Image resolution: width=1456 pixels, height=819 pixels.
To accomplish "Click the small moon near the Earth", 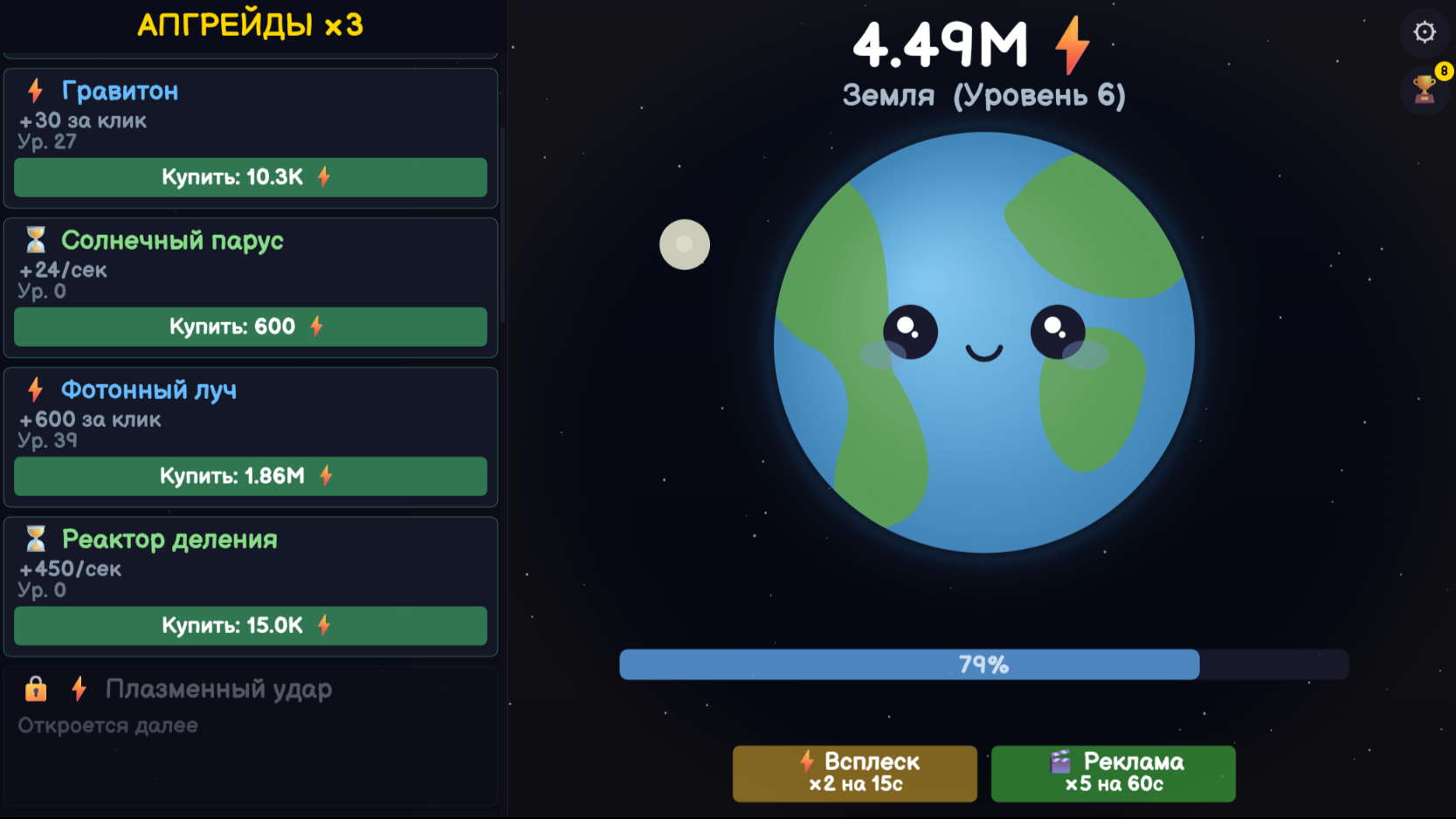I will pyautogui.click(x=685, y=244).
